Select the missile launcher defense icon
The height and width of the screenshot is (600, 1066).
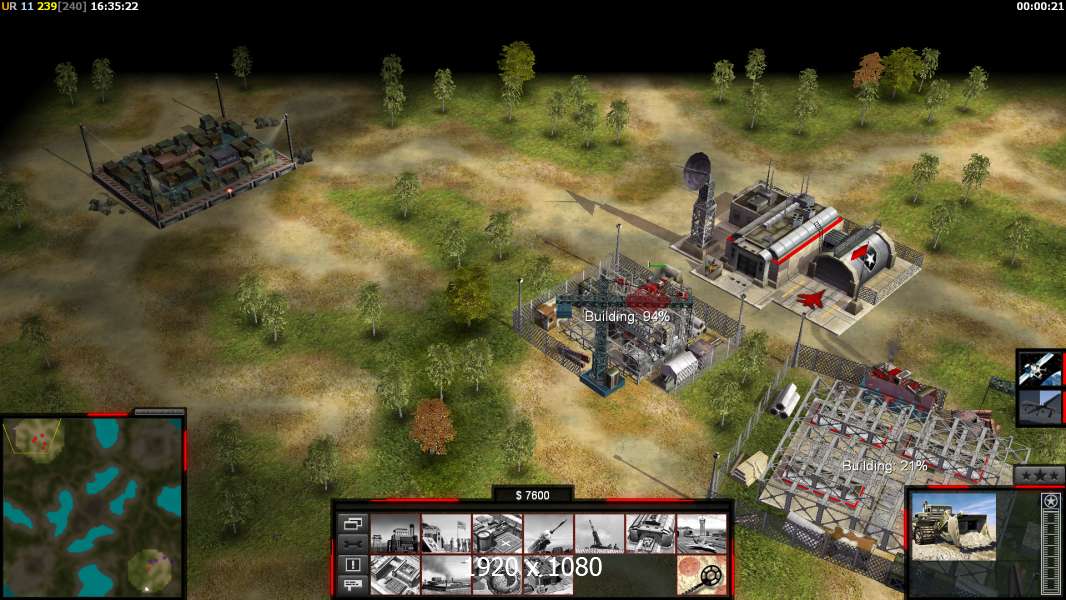click(548, 533)
